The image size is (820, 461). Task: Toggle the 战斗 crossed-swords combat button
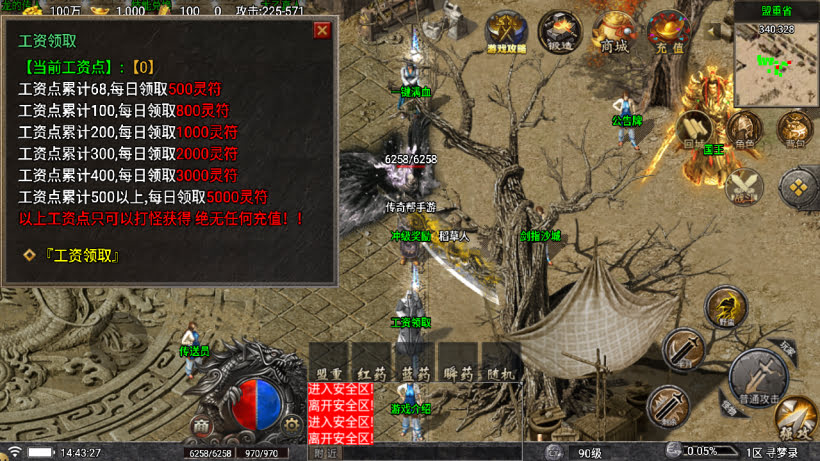745,186
